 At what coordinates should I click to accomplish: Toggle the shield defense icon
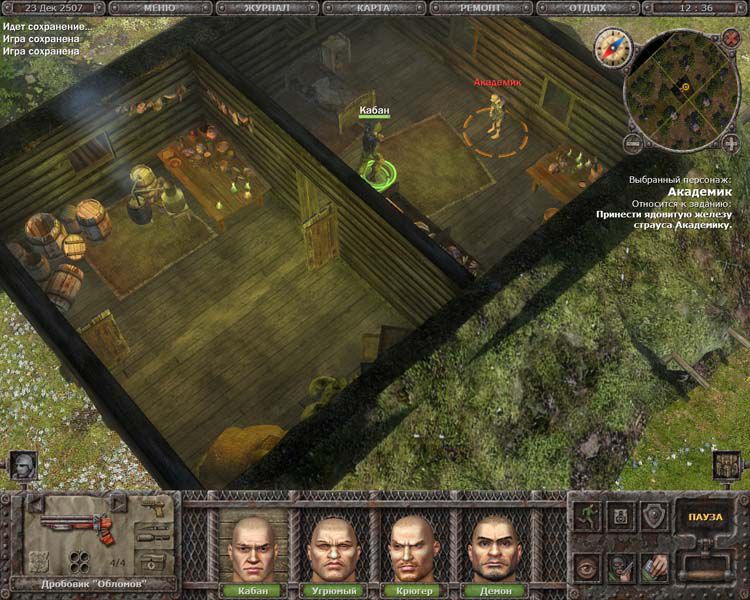pos(652,515)
